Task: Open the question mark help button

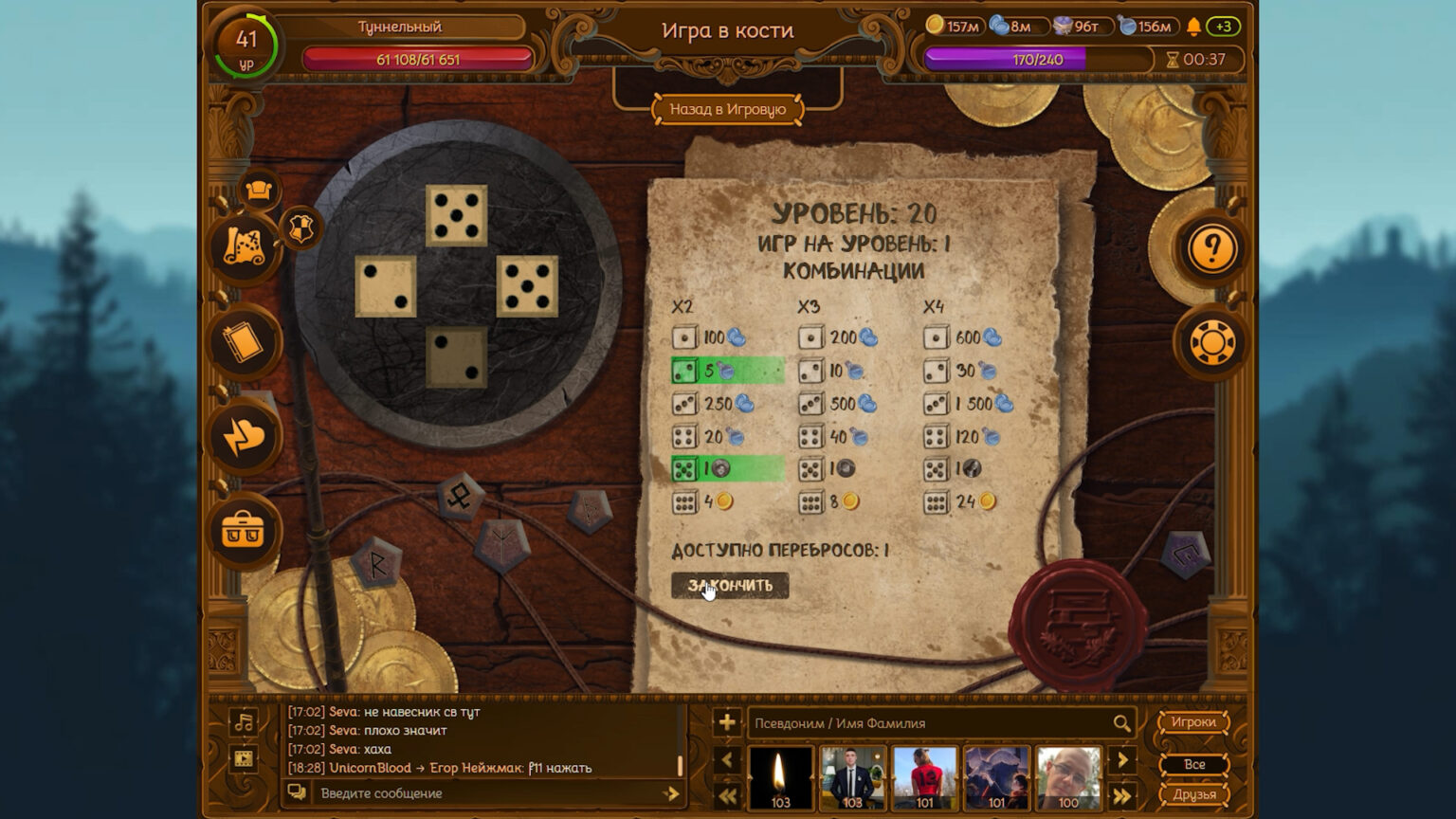Action: point(1211,248)
